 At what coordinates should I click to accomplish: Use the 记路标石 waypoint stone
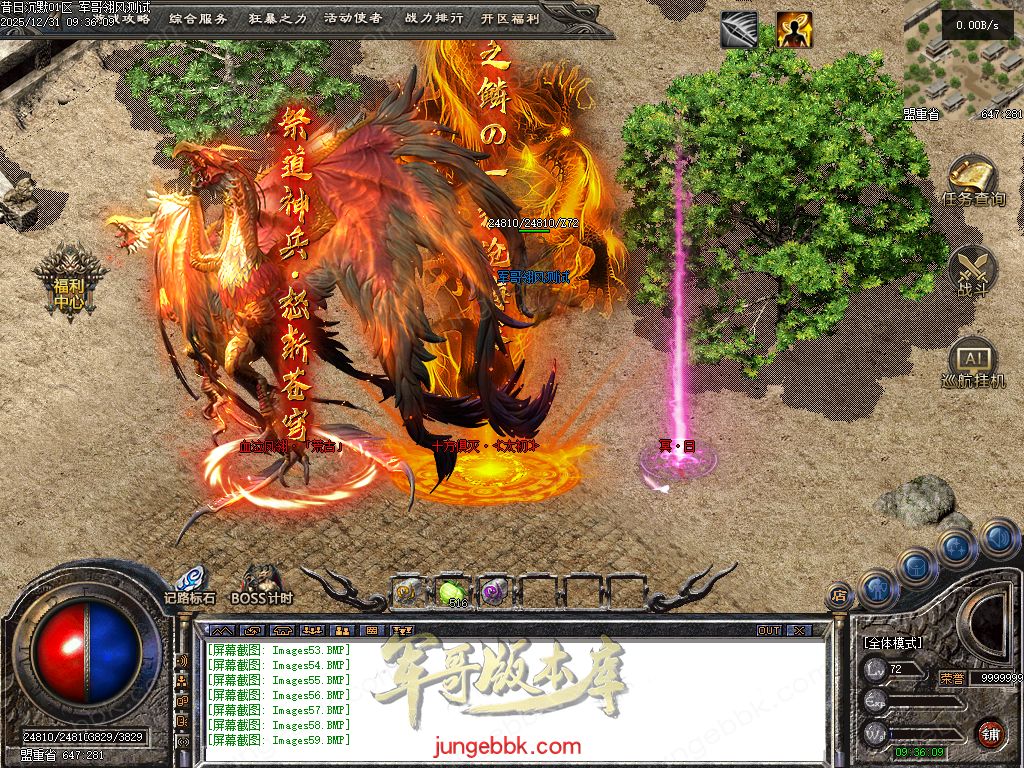point(190,584)
